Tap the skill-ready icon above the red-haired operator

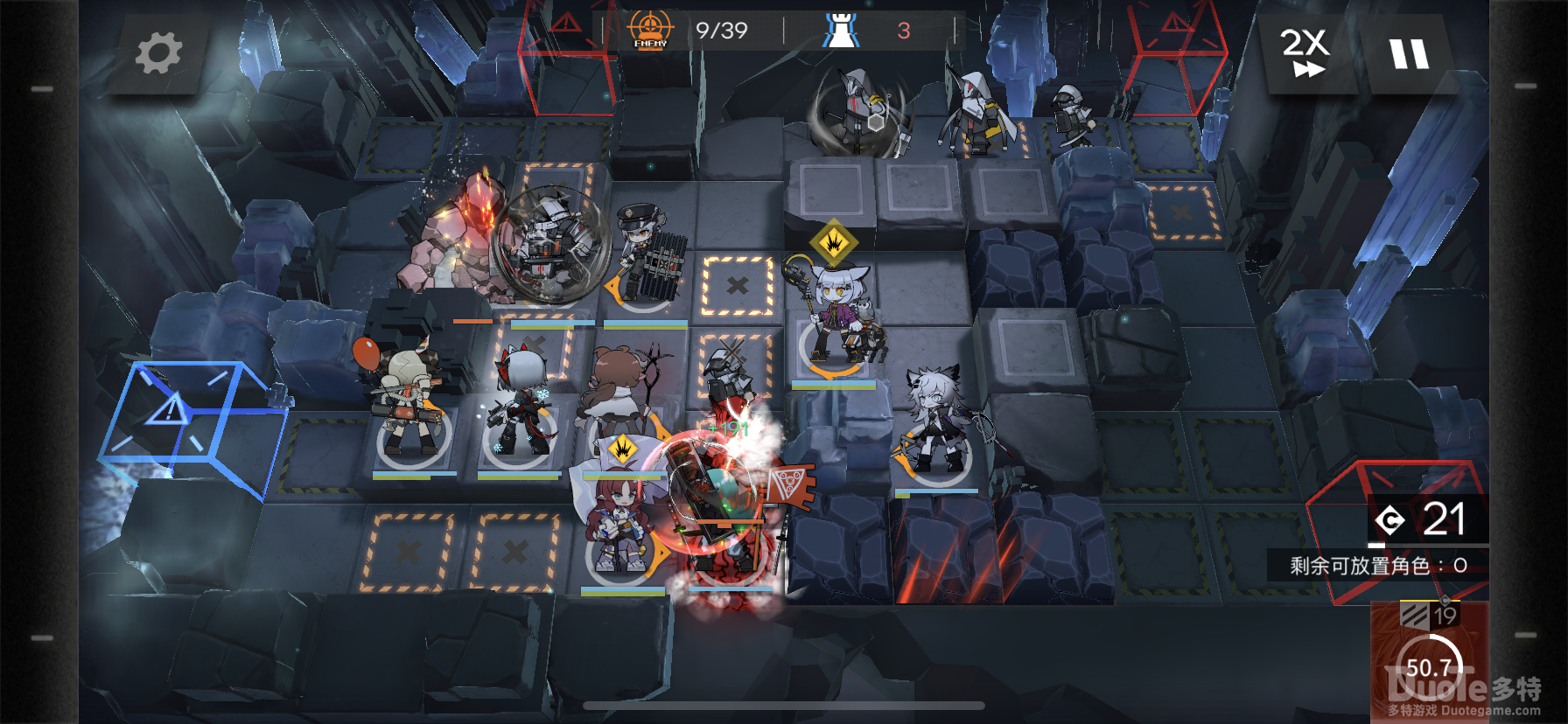623,449
